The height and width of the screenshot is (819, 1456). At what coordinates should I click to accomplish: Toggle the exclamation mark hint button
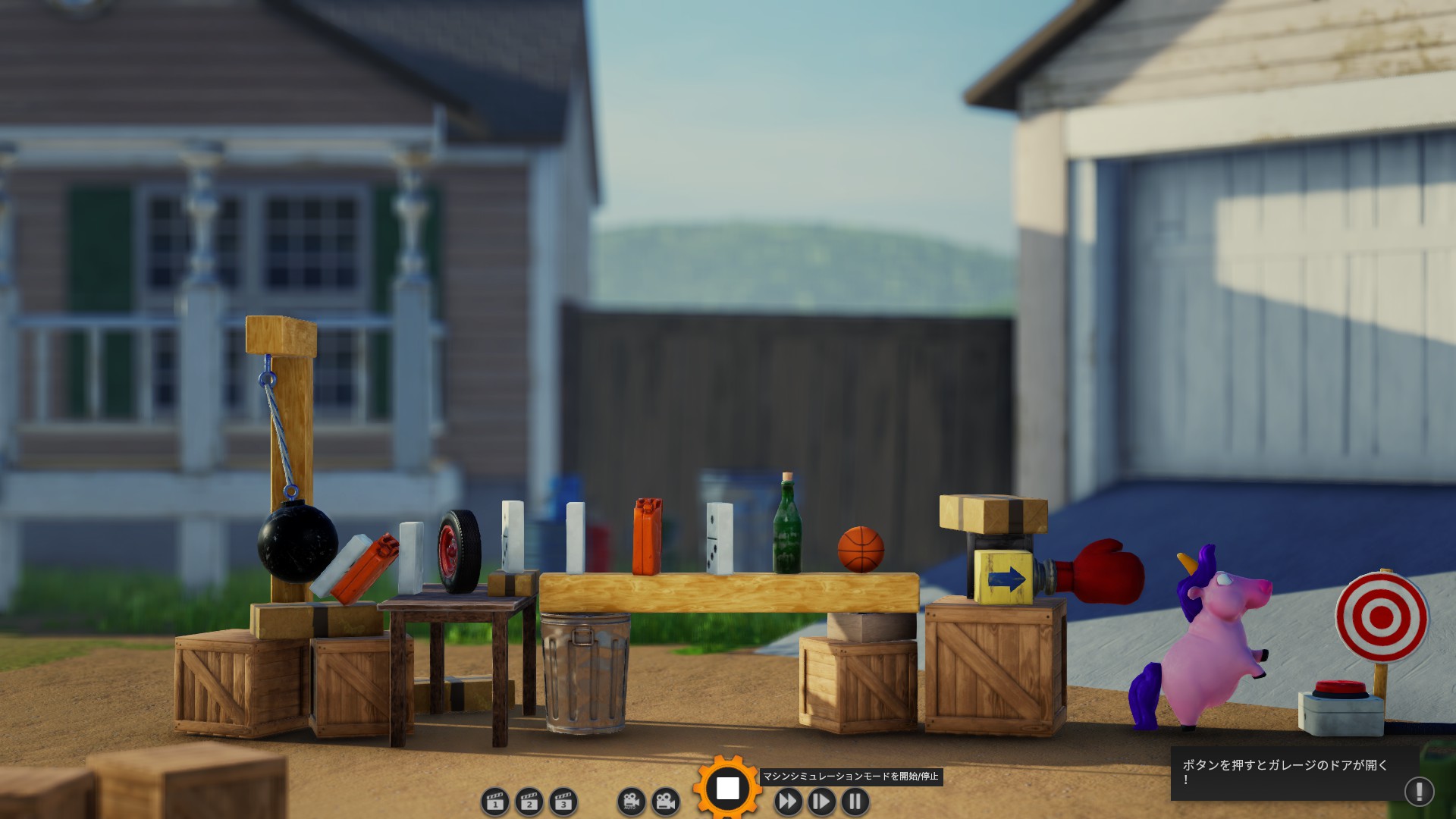[x=1419, y=792]
